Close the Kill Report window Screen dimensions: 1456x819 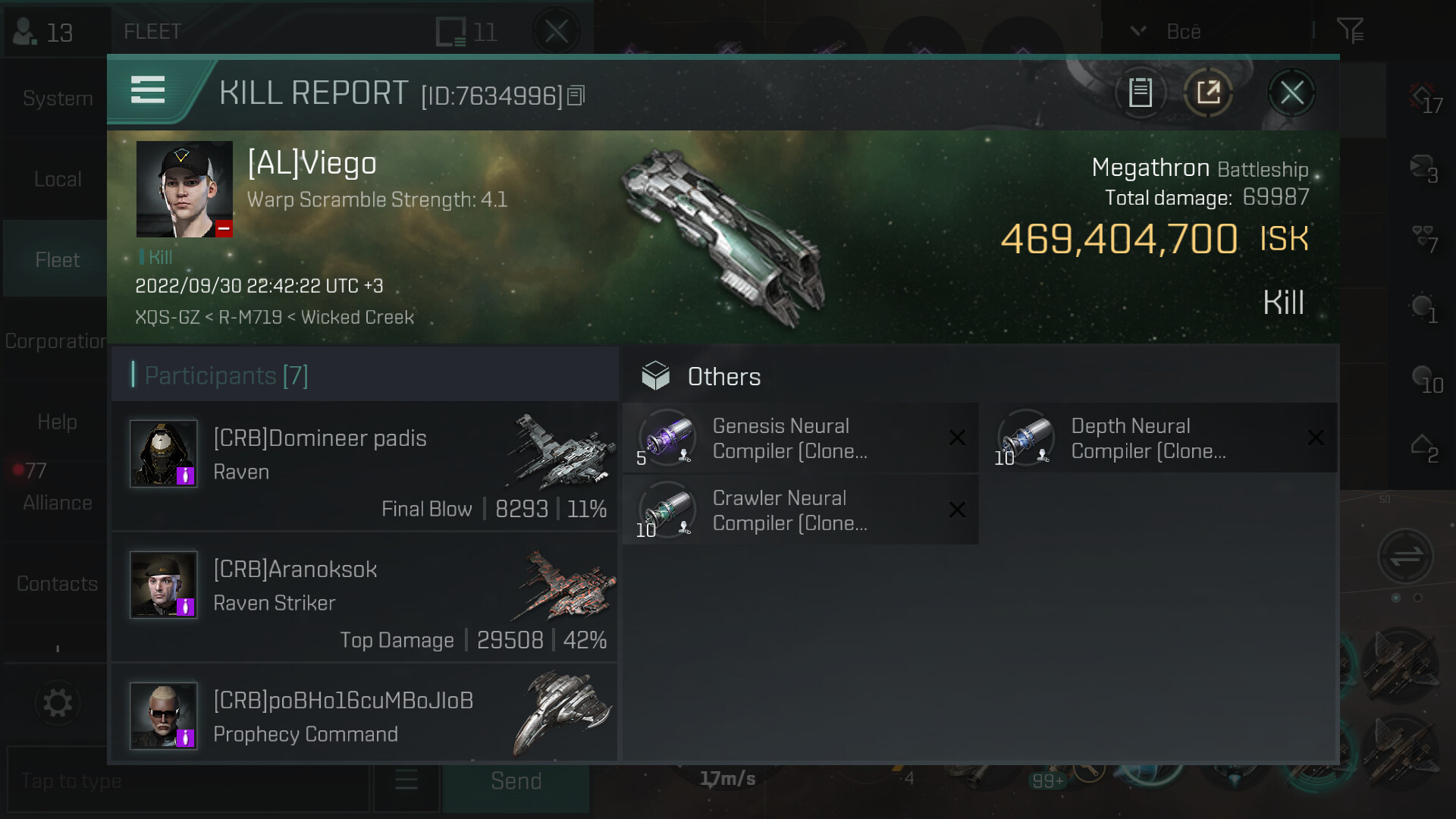click(1291, 93)
